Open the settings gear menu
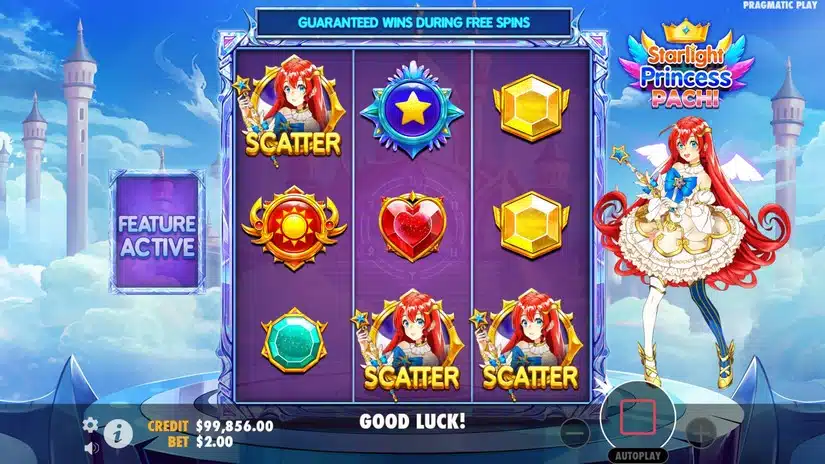825x464 pixels. [x=90, y=424]
